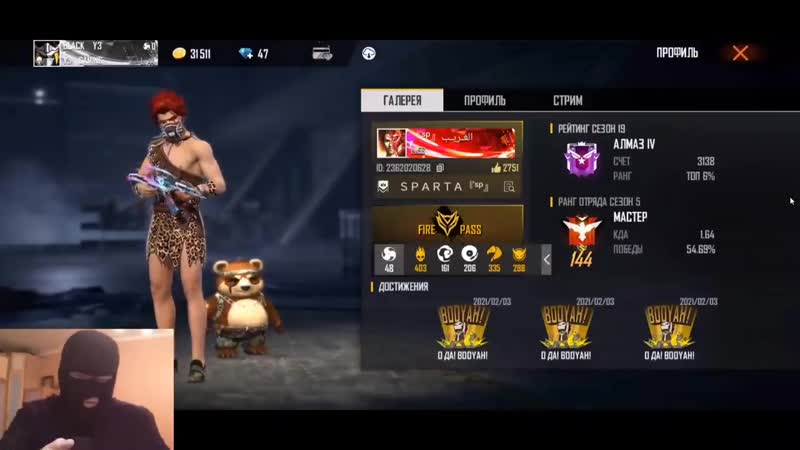800x450 pixels.
Task: Switch to the Галерея tab
Action: point(402,101)
